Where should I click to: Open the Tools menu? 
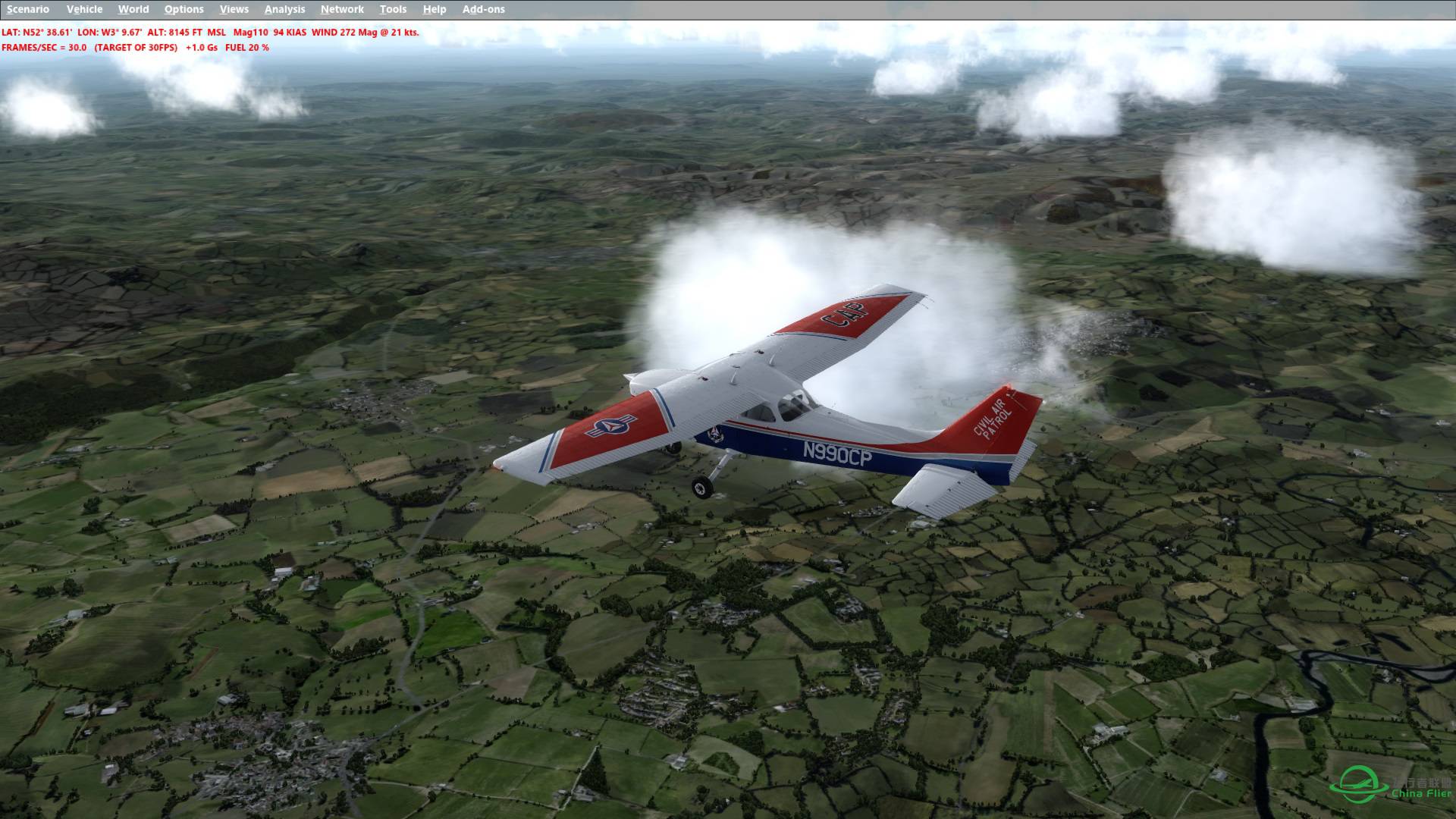393,9
